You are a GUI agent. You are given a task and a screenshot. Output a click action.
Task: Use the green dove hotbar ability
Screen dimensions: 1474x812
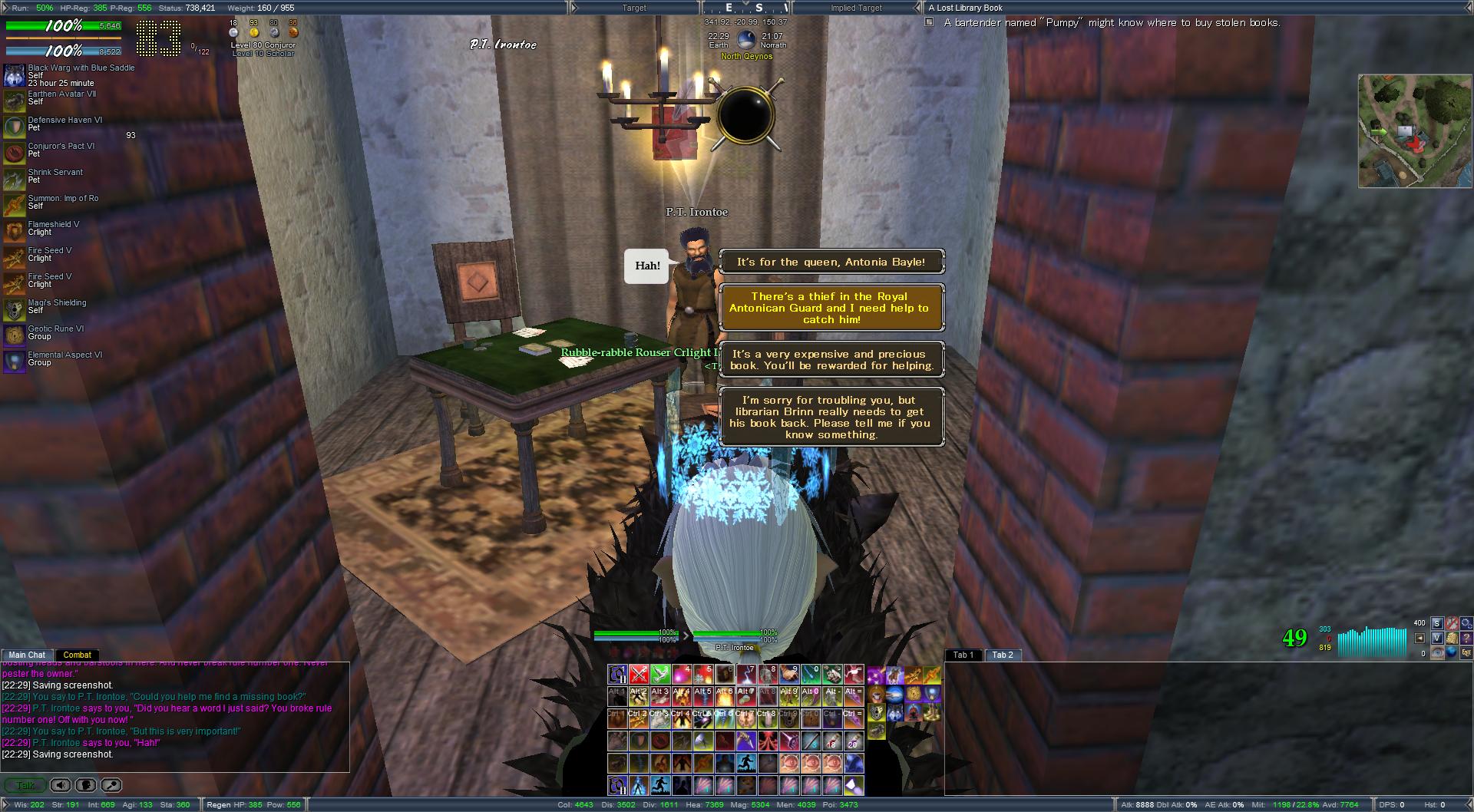click(x=660, y=675)
